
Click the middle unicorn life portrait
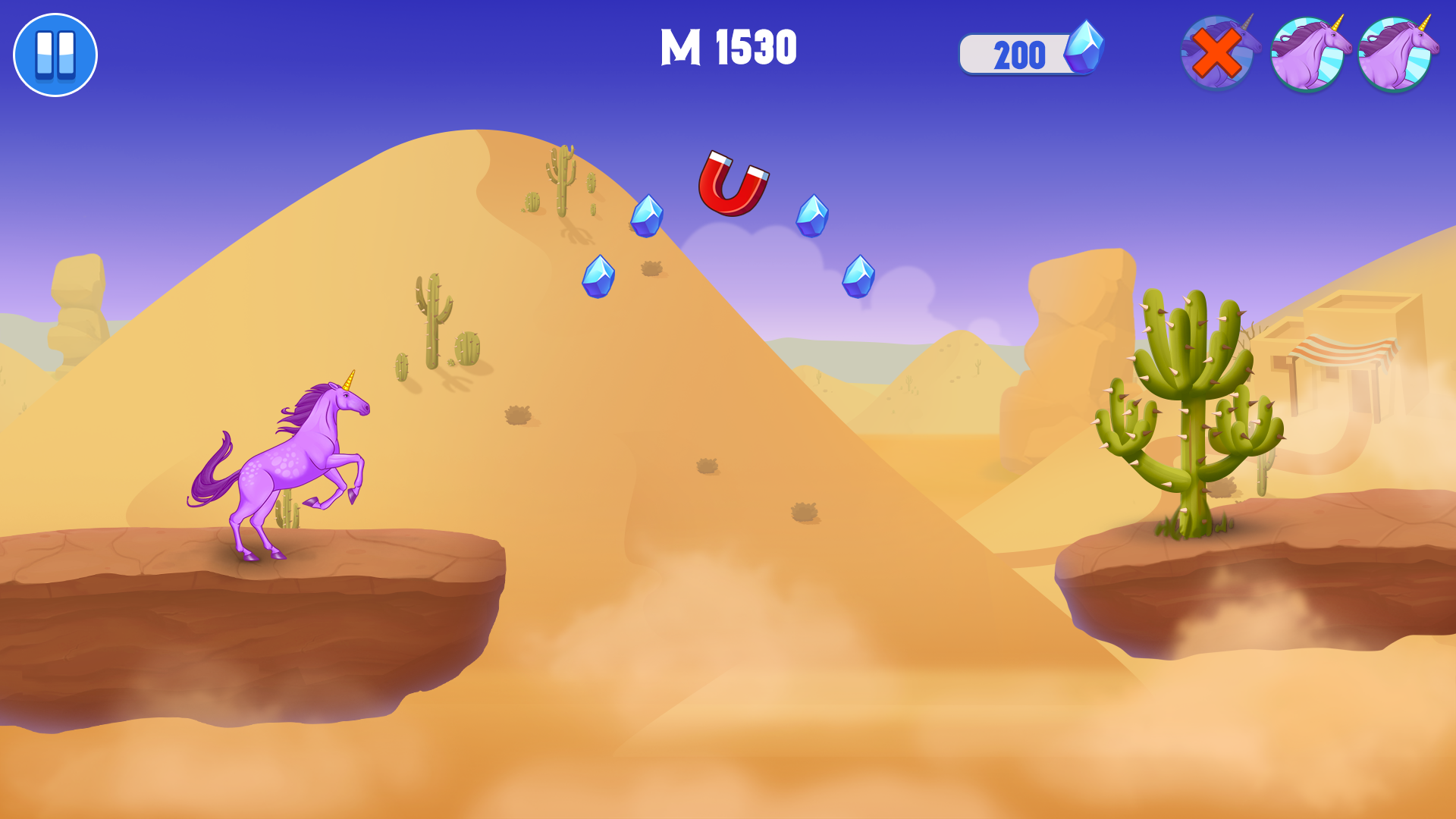(x=1310, y=53)
